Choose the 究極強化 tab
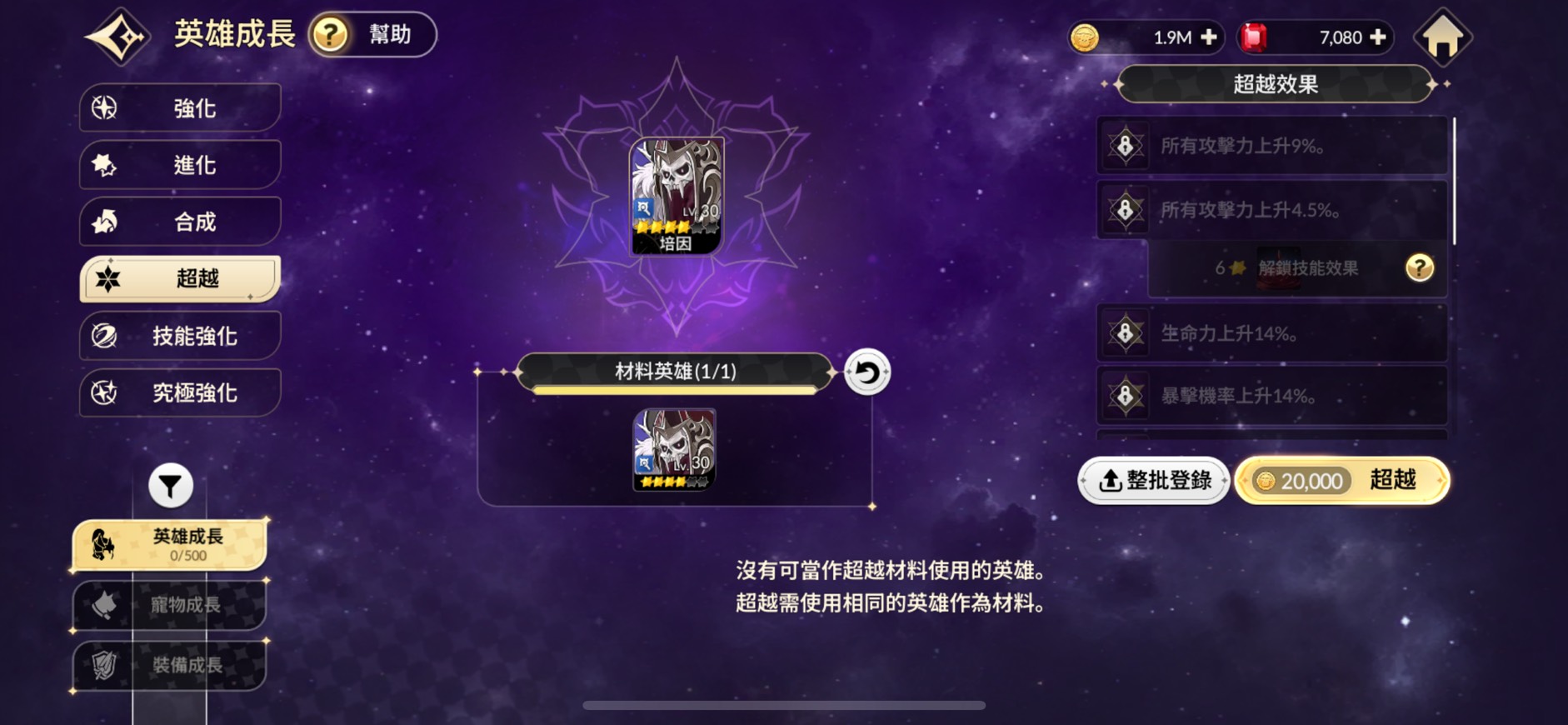The image size is (1568, 725). pos(180,392)
